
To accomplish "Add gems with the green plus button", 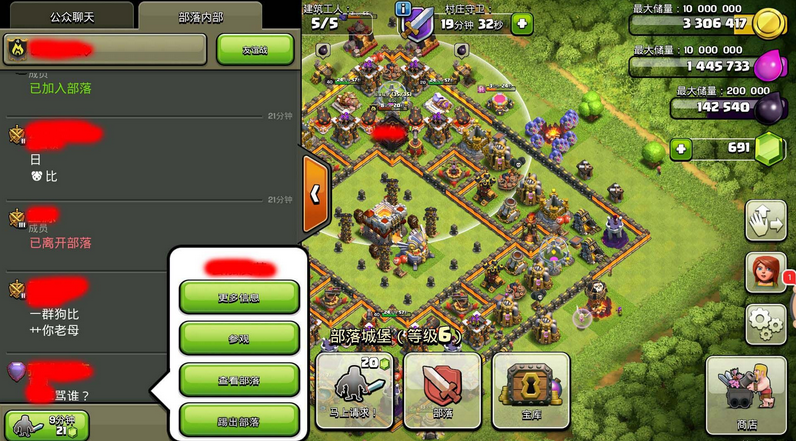I will 681,149.
